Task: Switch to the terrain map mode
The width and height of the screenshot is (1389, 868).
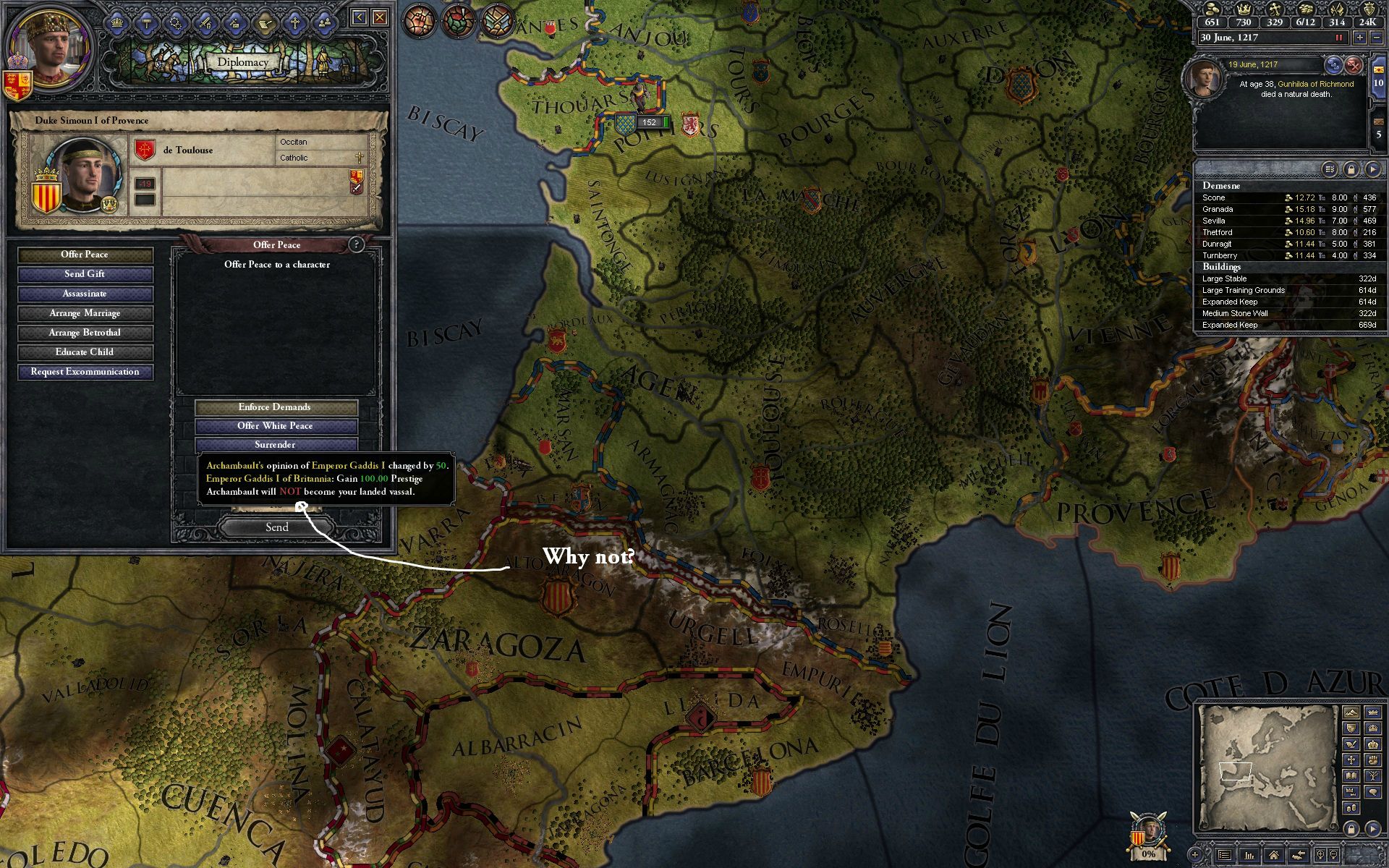Action: 1351,712
